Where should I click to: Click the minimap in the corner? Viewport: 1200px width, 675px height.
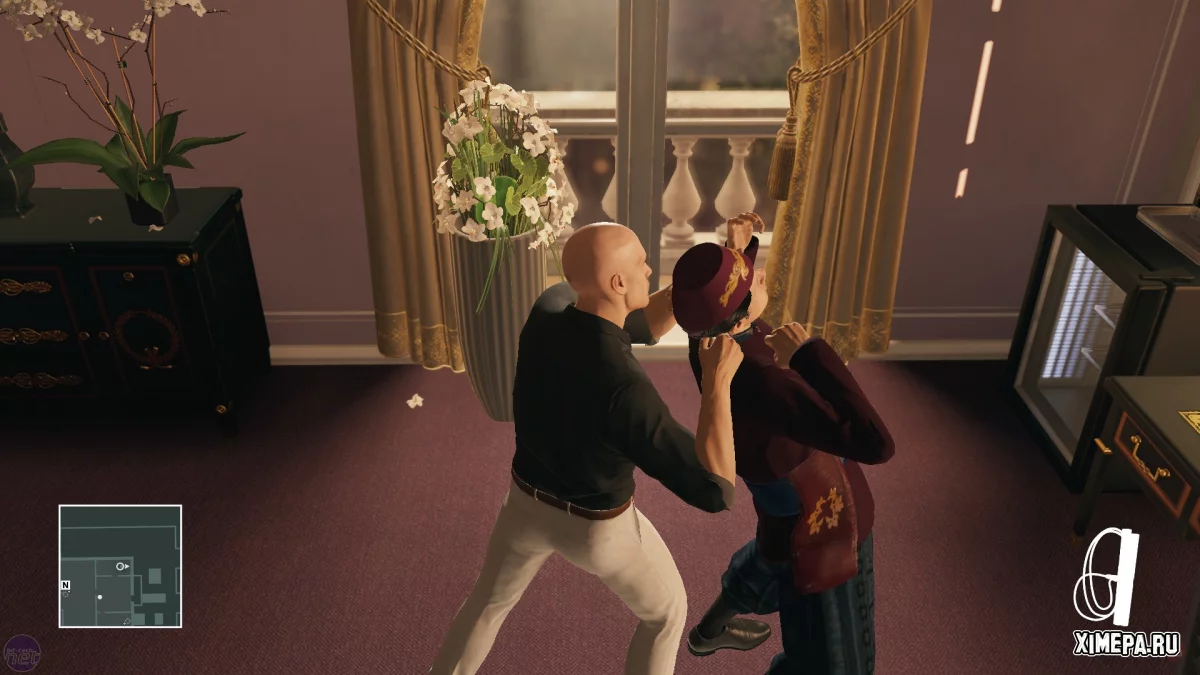120,566
